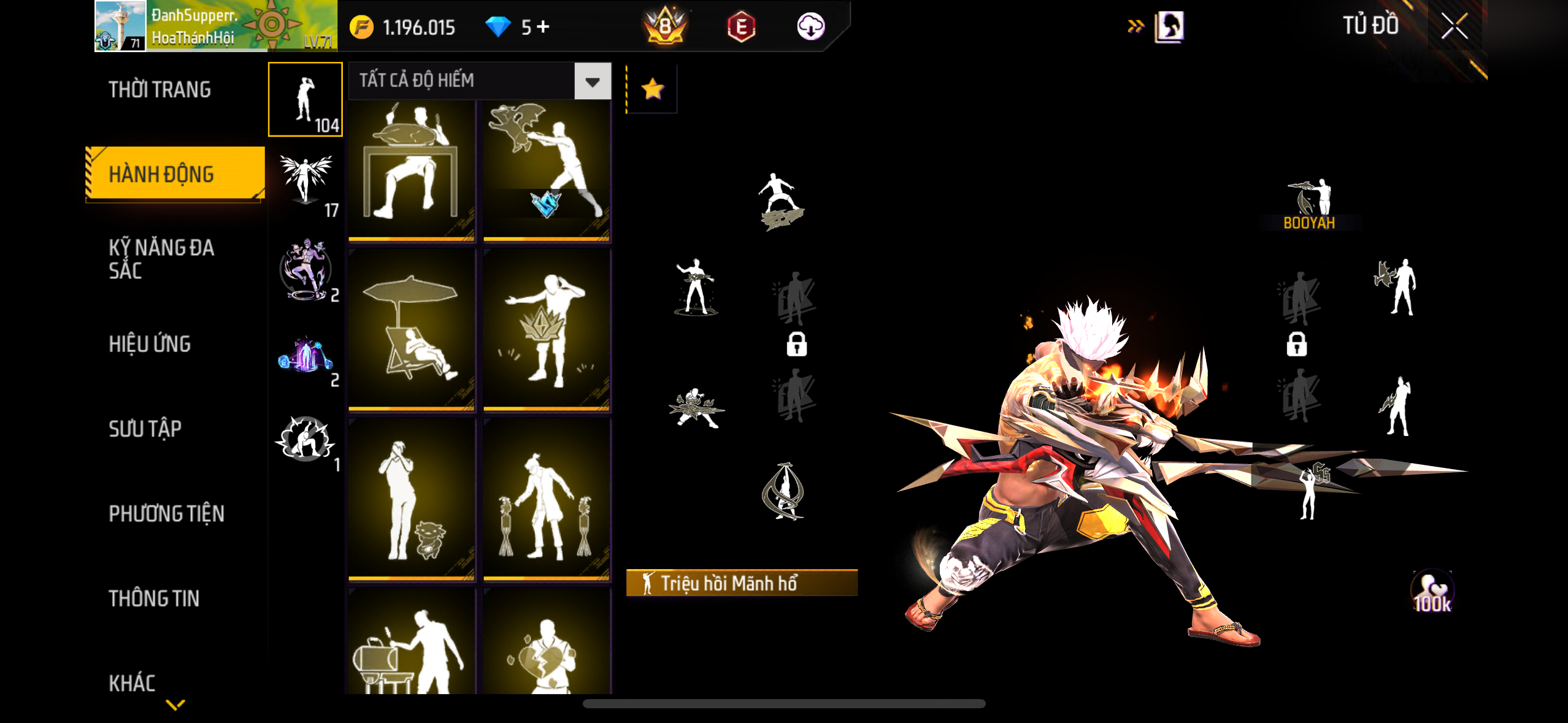Open Kỹ Năng Đa Sắc section

161,259
